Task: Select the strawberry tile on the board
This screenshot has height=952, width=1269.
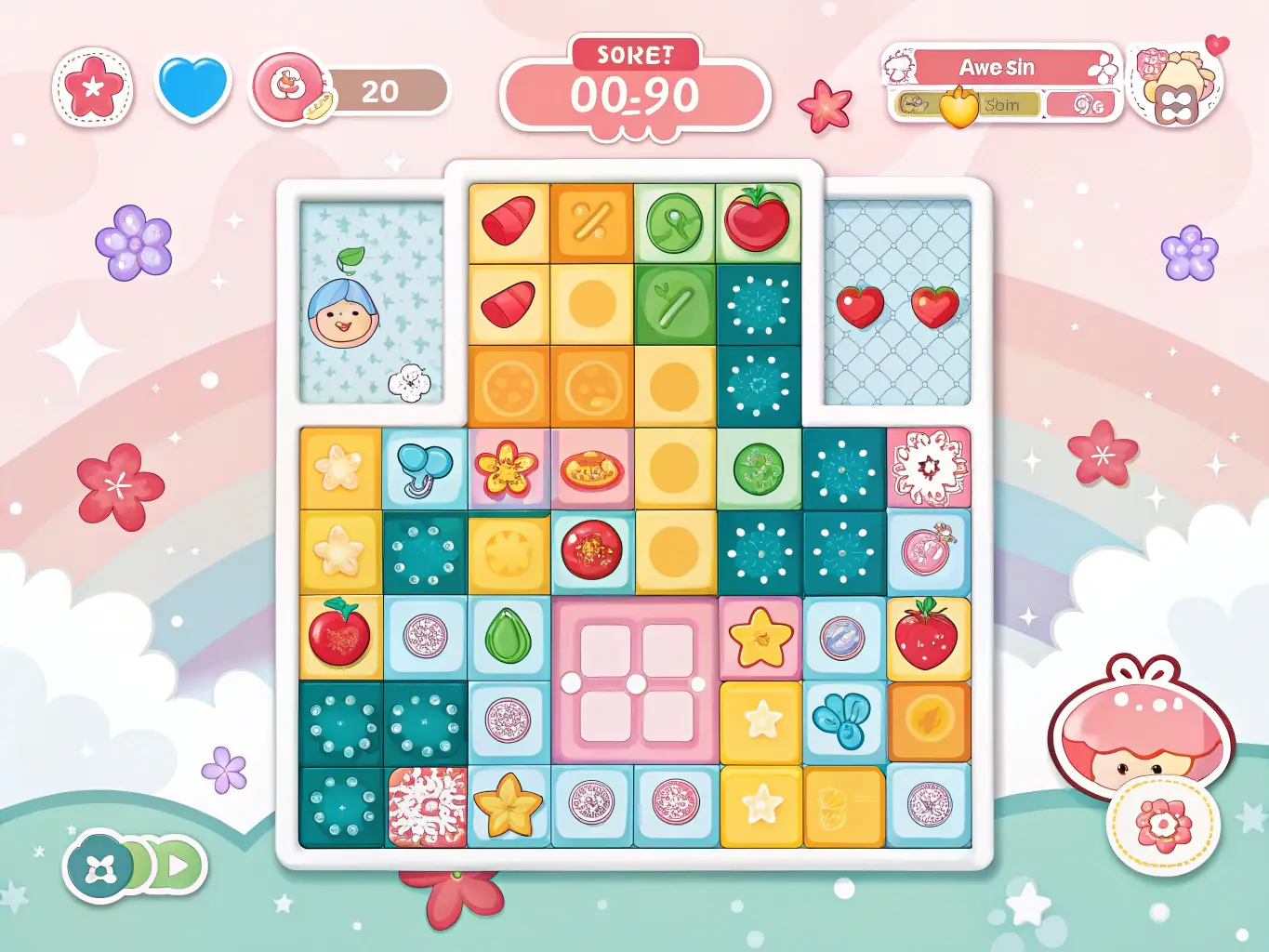Action: [x=927, y=638]
